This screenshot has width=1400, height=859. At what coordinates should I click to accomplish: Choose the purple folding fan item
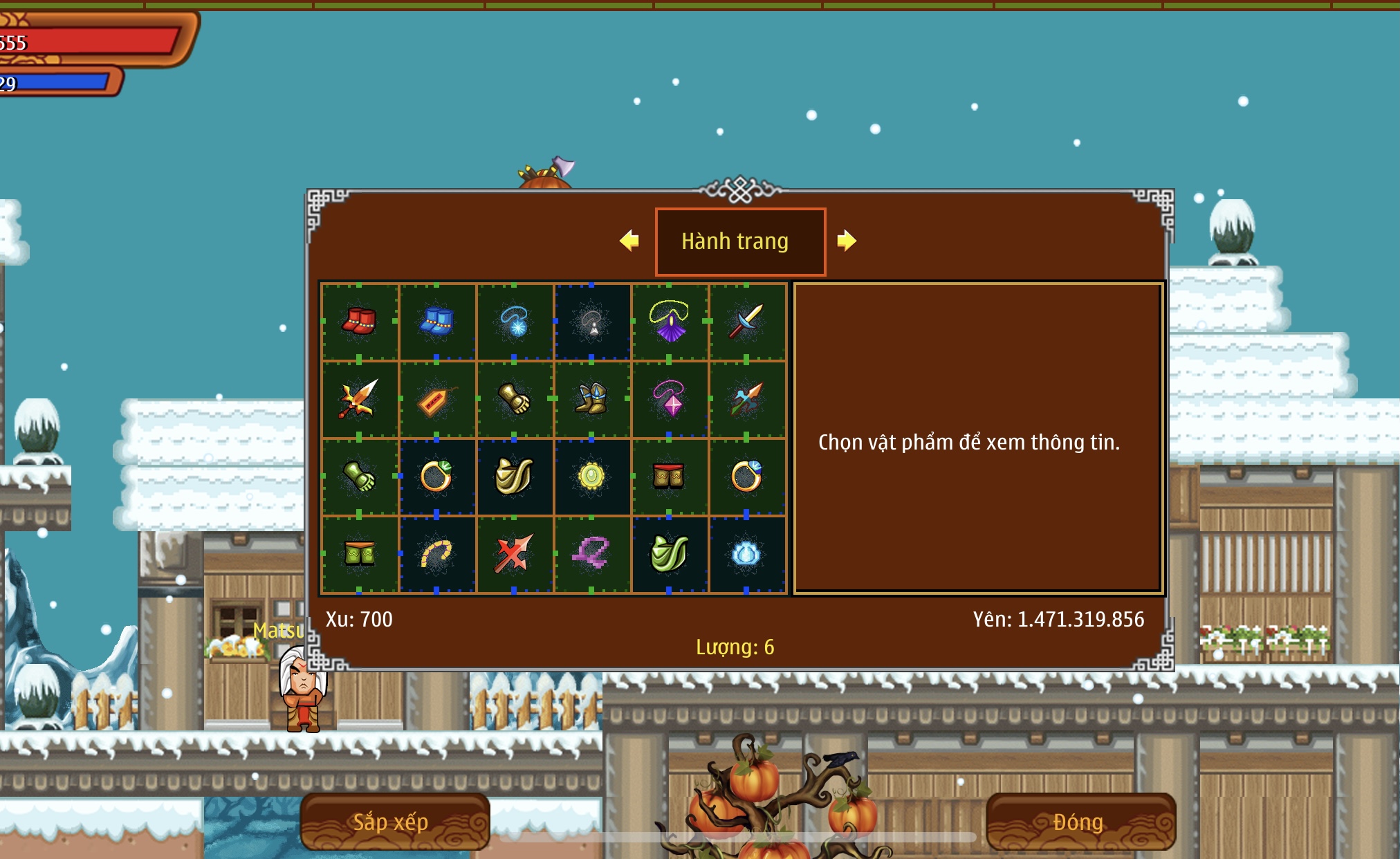coord(669,322)
